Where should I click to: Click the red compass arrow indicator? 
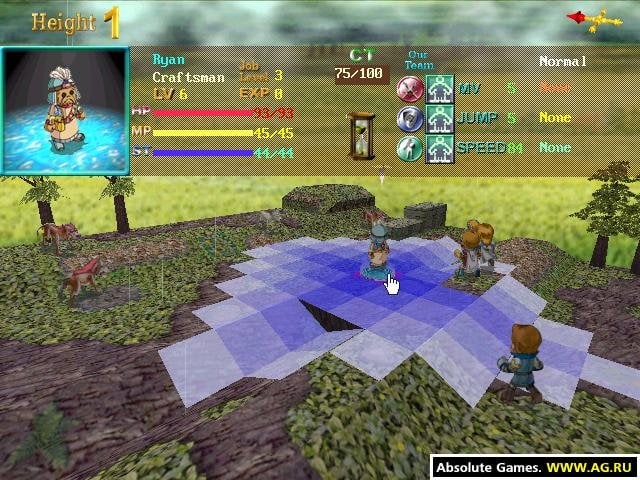point(588,17)
